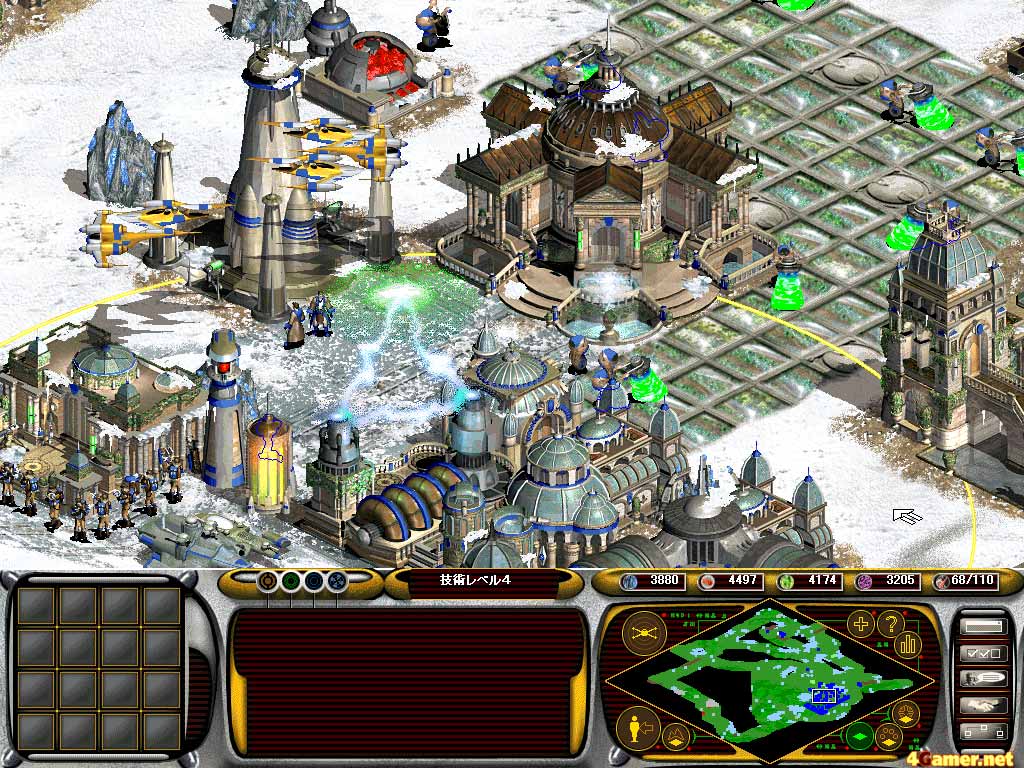
Task: Activate the flare signal button with crossed arrows
Action: (645, 633)
